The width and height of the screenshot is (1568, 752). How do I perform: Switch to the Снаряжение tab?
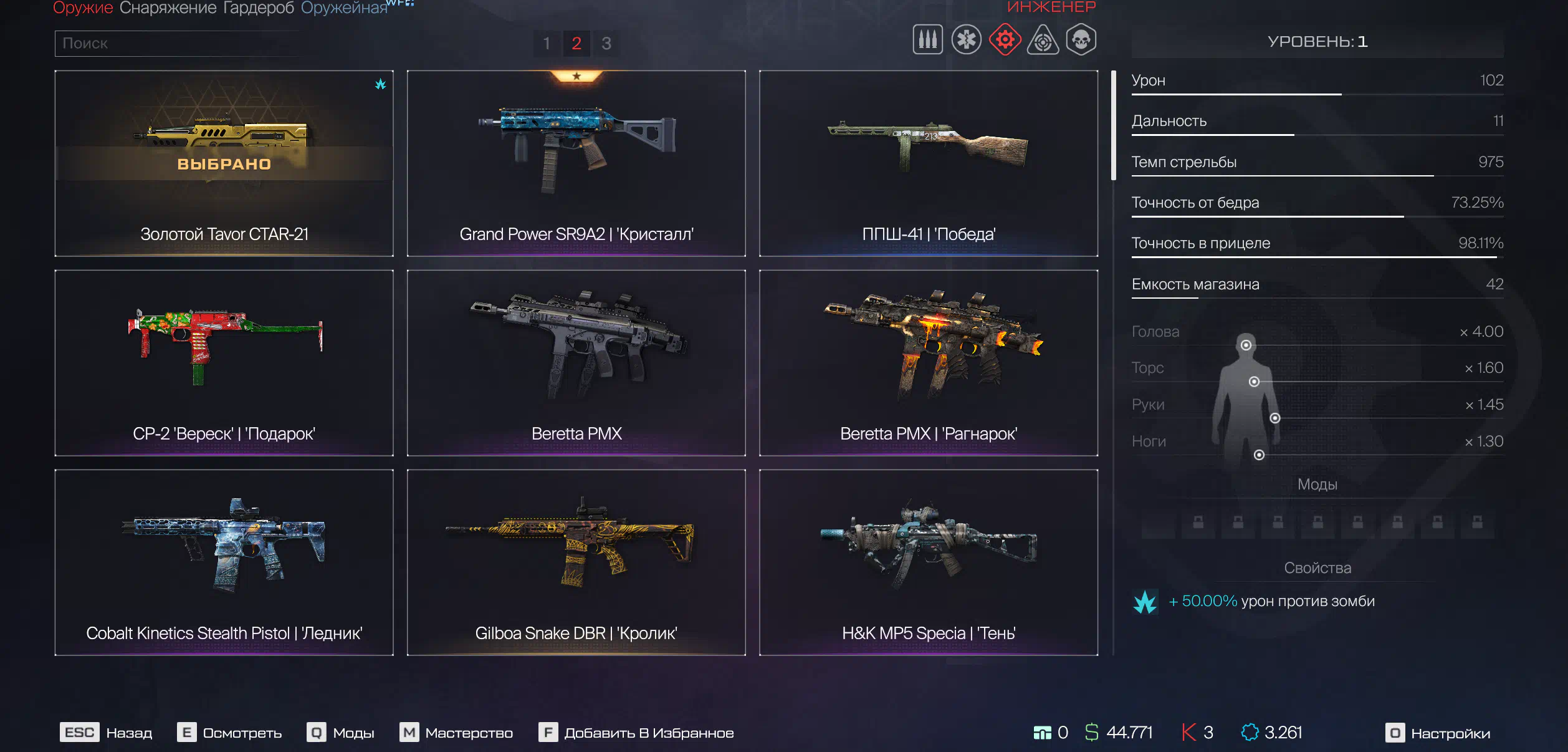[168, 7]
